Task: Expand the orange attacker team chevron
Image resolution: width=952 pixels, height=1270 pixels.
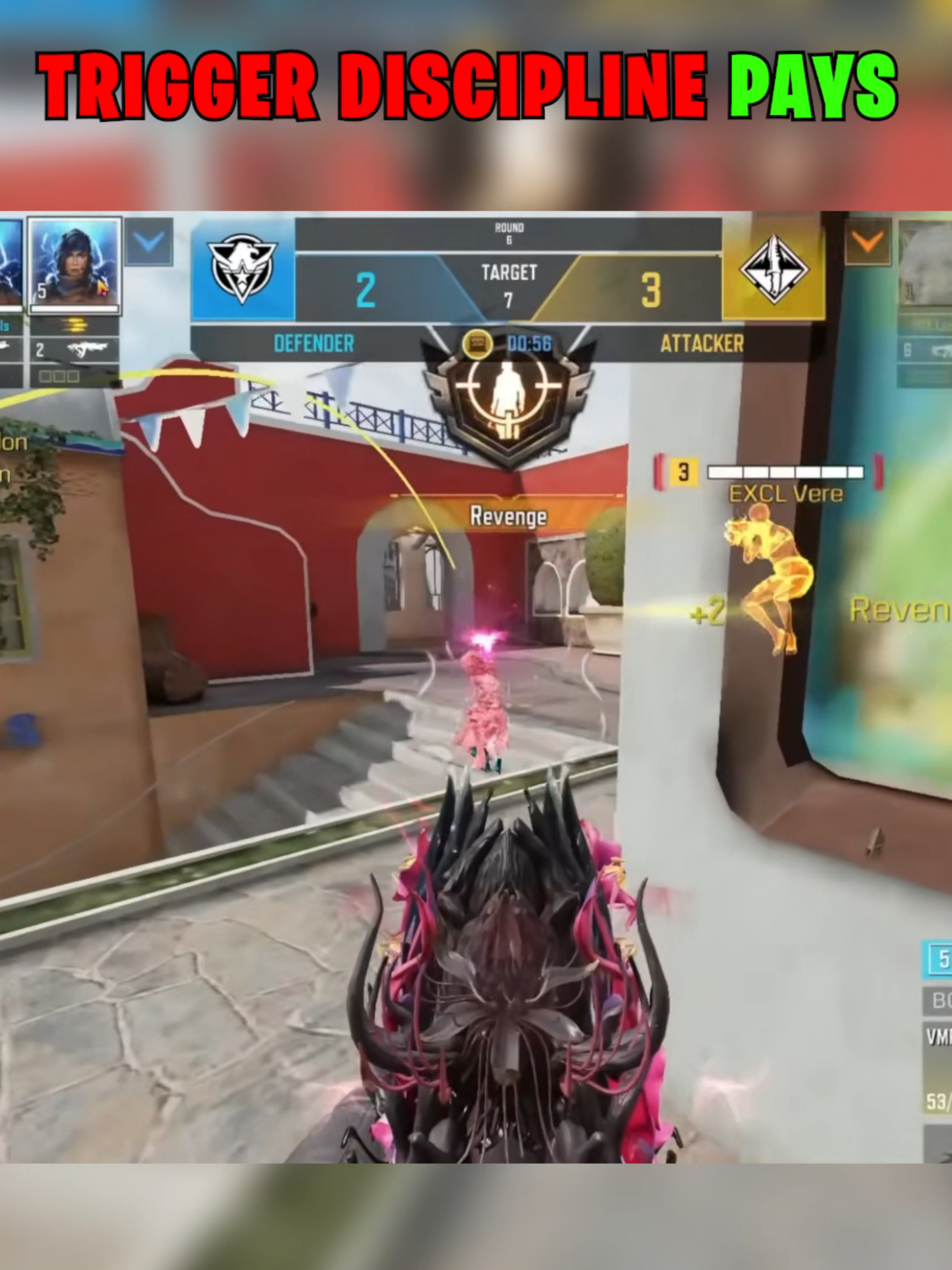Action: coord(868,242)
